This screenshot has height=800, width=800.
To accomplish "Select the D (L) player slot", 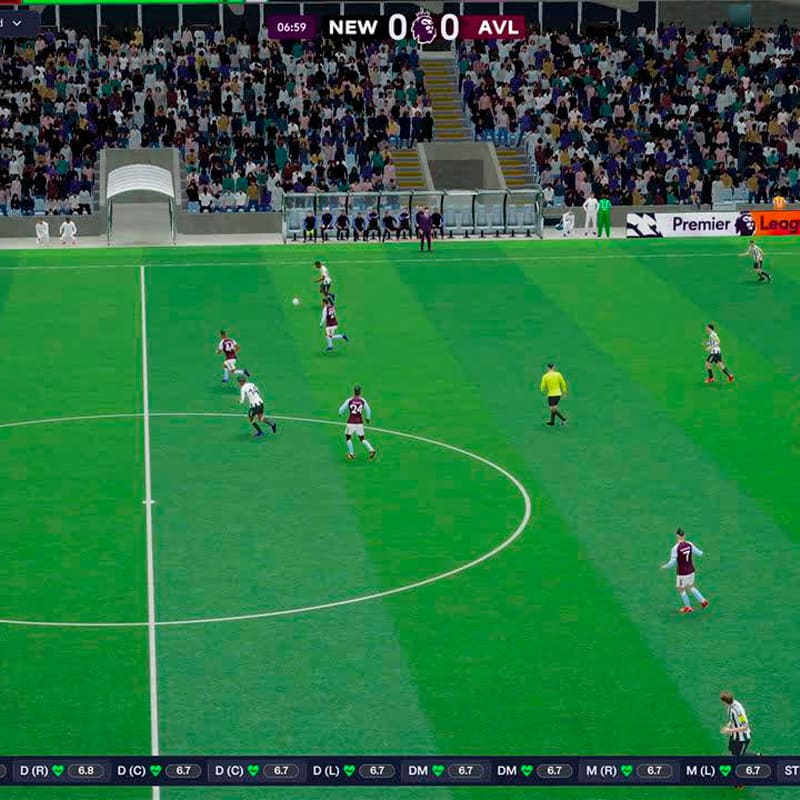I will coord(351,771).
